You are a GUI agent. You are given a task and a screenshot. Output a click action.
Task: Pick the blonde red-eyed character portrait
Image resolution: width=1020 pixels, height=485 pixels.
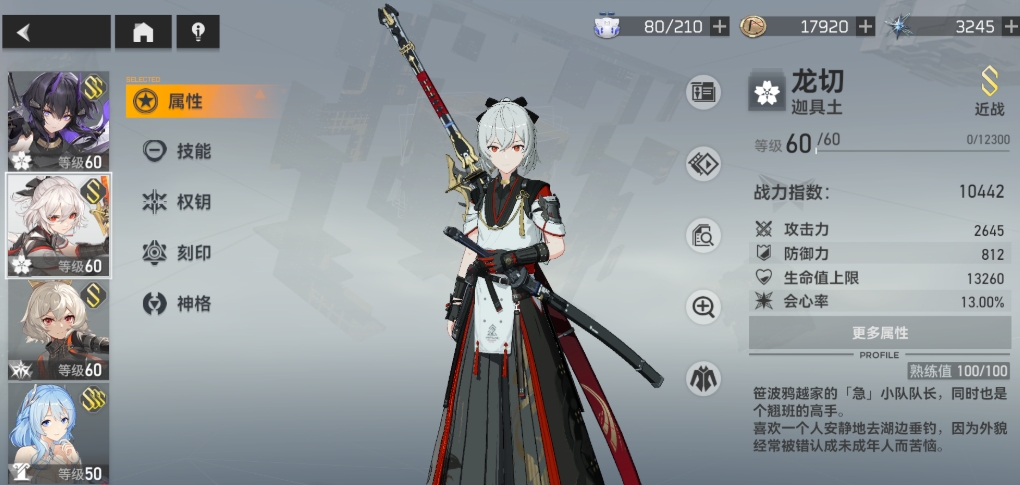[58, 330]
